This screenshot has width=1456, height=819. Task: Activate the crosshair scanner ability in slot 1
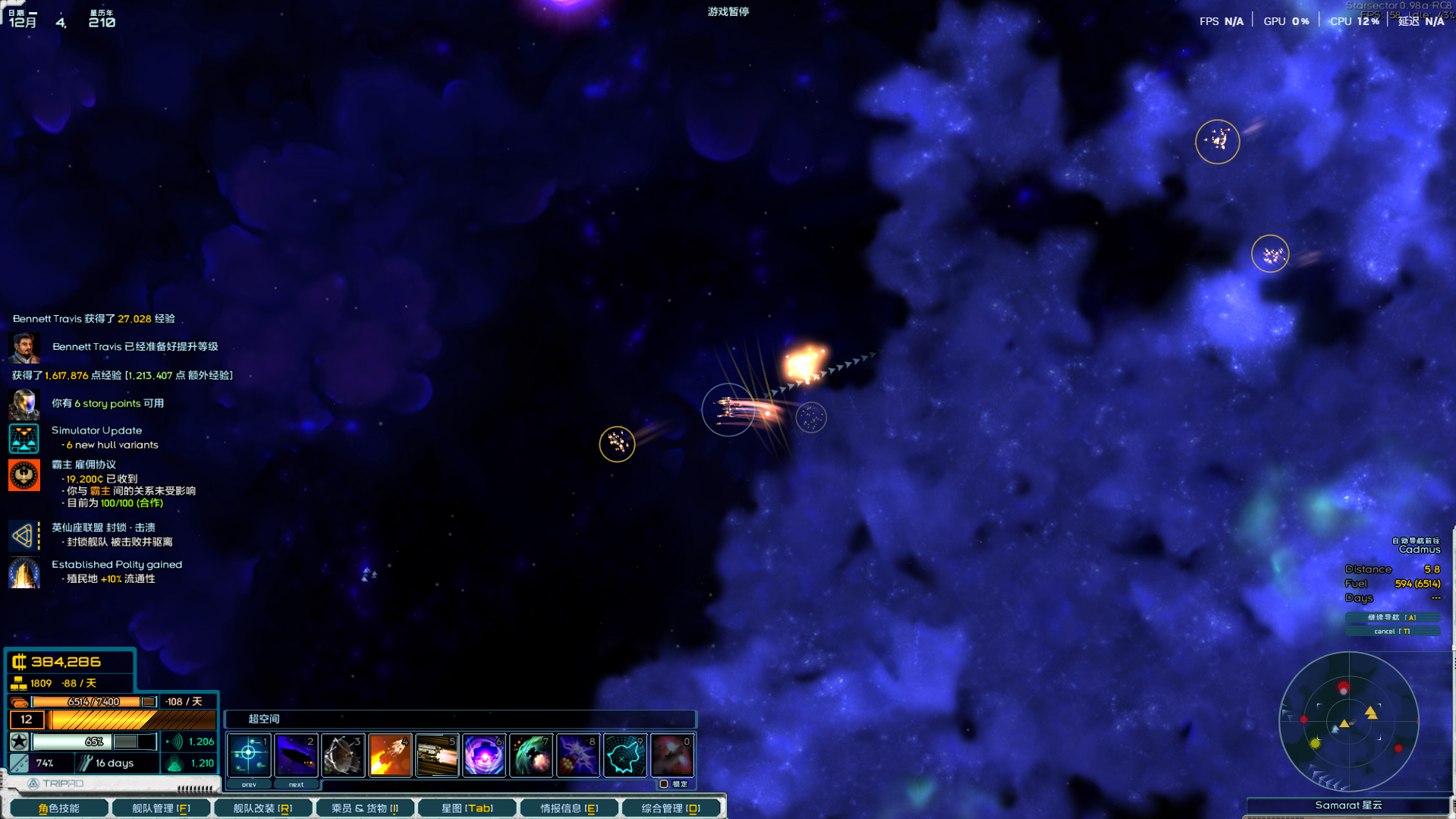pyautogui.click(x=249, y=755)
